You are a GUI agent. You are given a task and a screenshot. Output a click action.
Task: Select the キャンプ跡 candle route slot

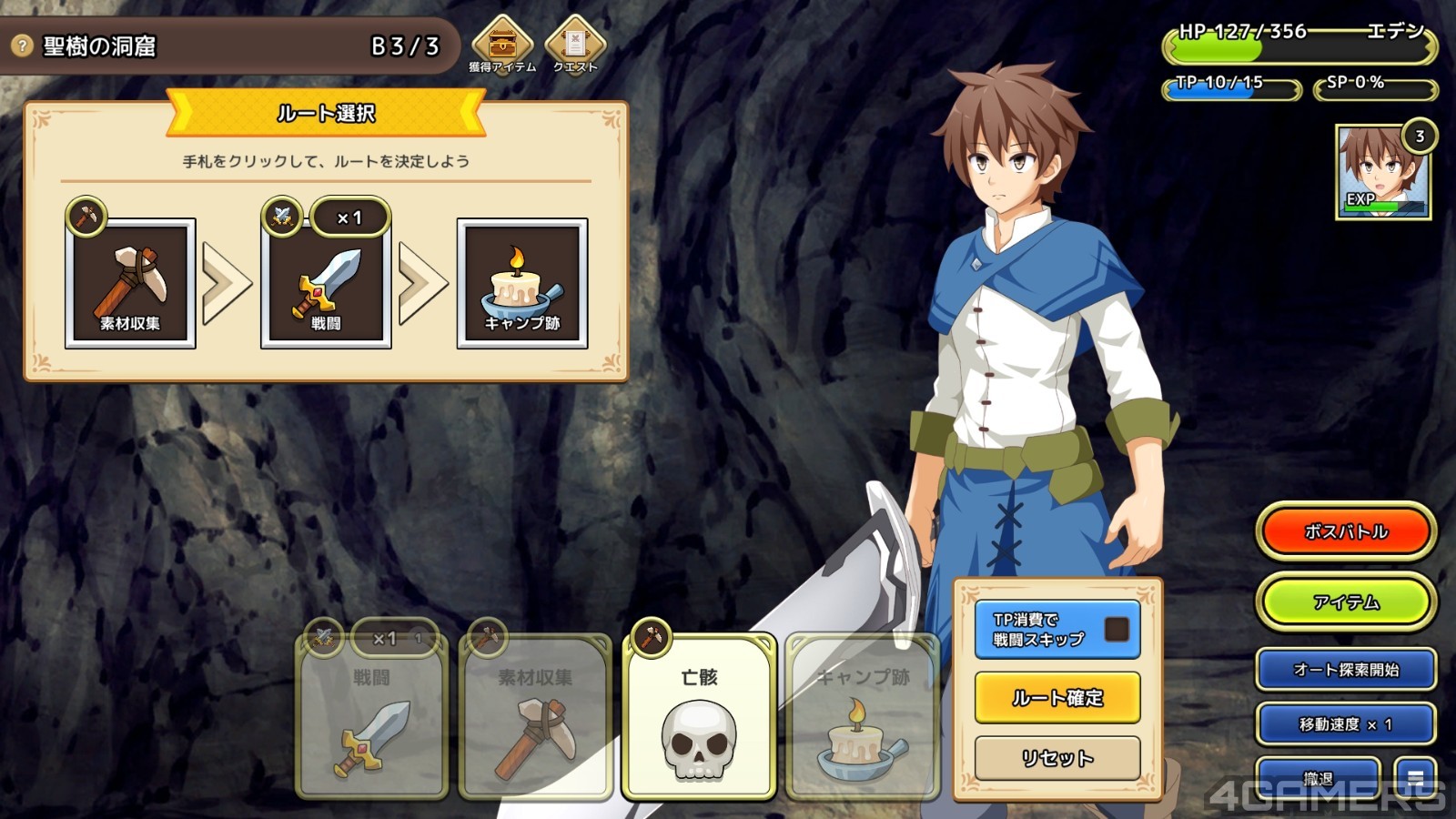[x=522, y=283]
